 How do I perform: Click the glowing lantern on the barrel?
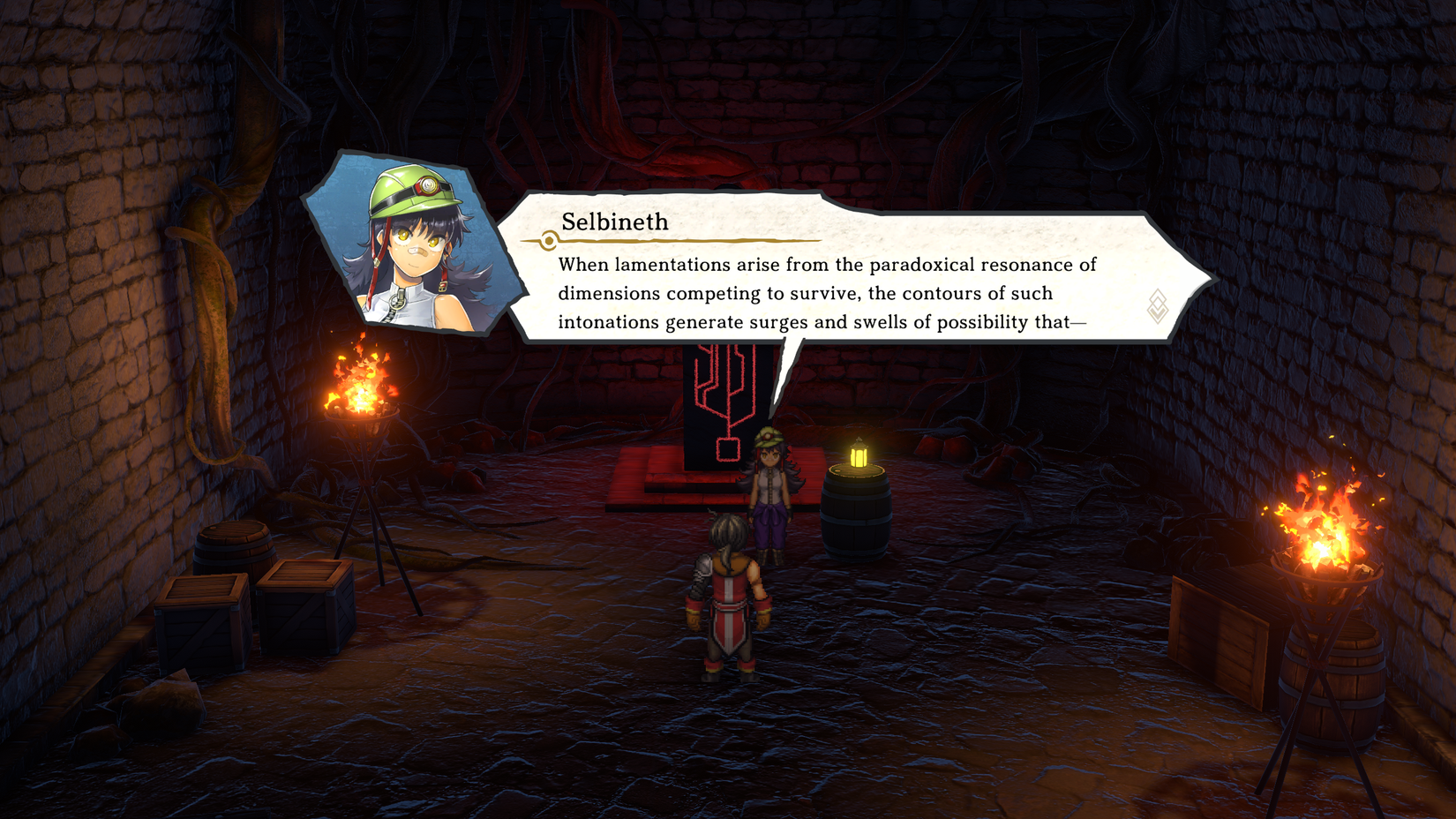[857, 453]
